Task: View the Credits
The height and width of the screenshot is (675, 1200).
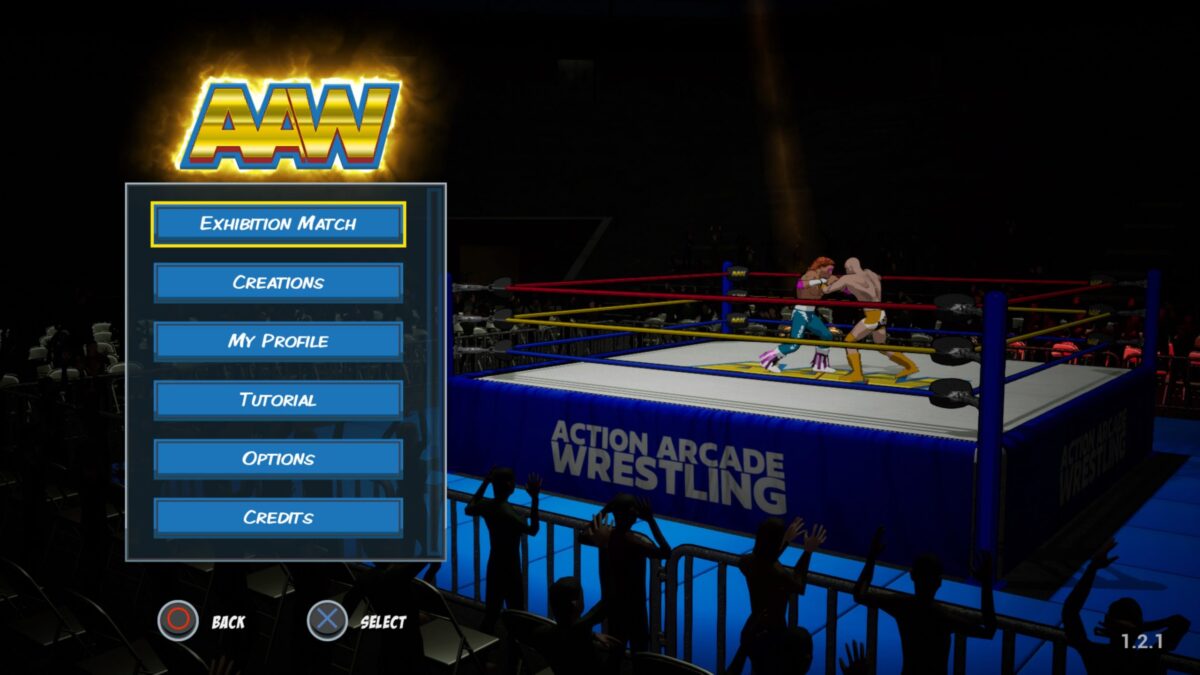Action: pos(278,518)
